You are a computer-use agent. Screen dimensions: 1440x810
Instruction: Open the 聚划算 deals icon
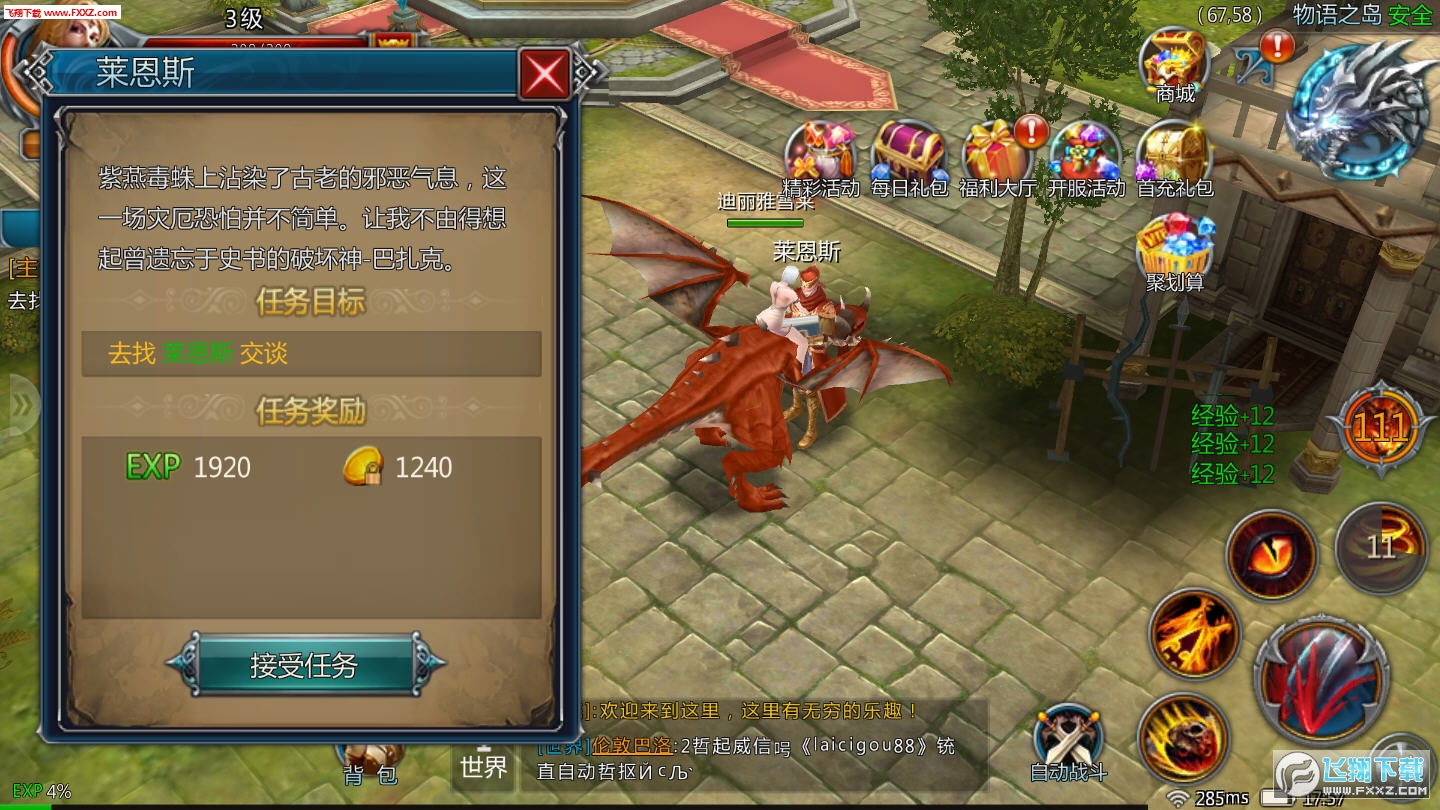(x=1175, y=250)
